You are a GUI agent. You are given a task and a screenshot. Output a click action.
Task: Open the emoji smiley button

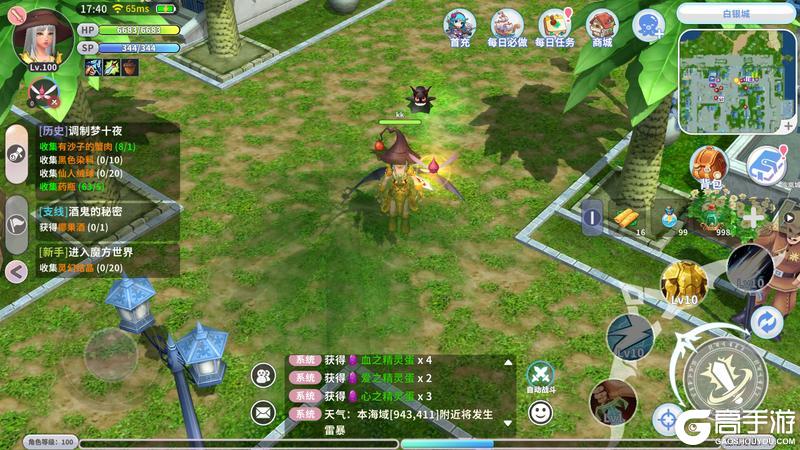point(540,410)
